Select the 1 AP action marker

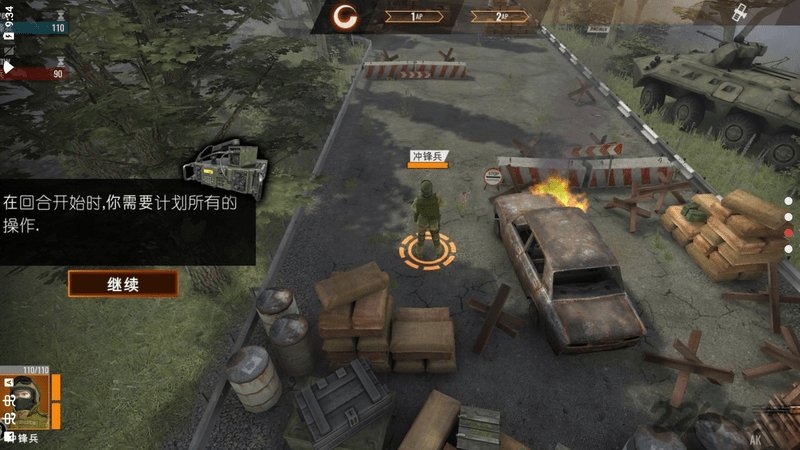point(414,16)
